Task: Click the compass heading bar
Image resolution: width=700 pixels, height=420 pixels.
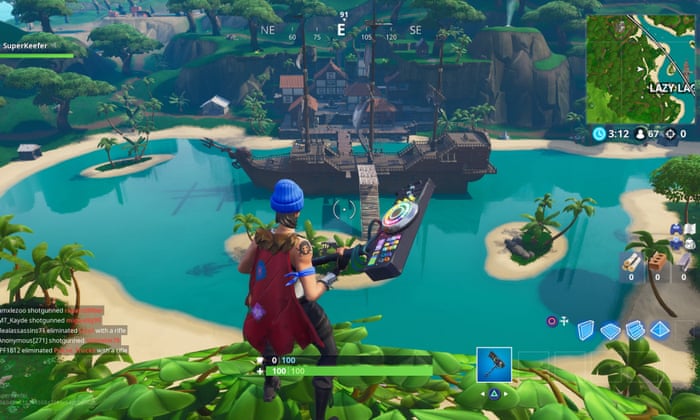Action: click(x=342, y=30)
